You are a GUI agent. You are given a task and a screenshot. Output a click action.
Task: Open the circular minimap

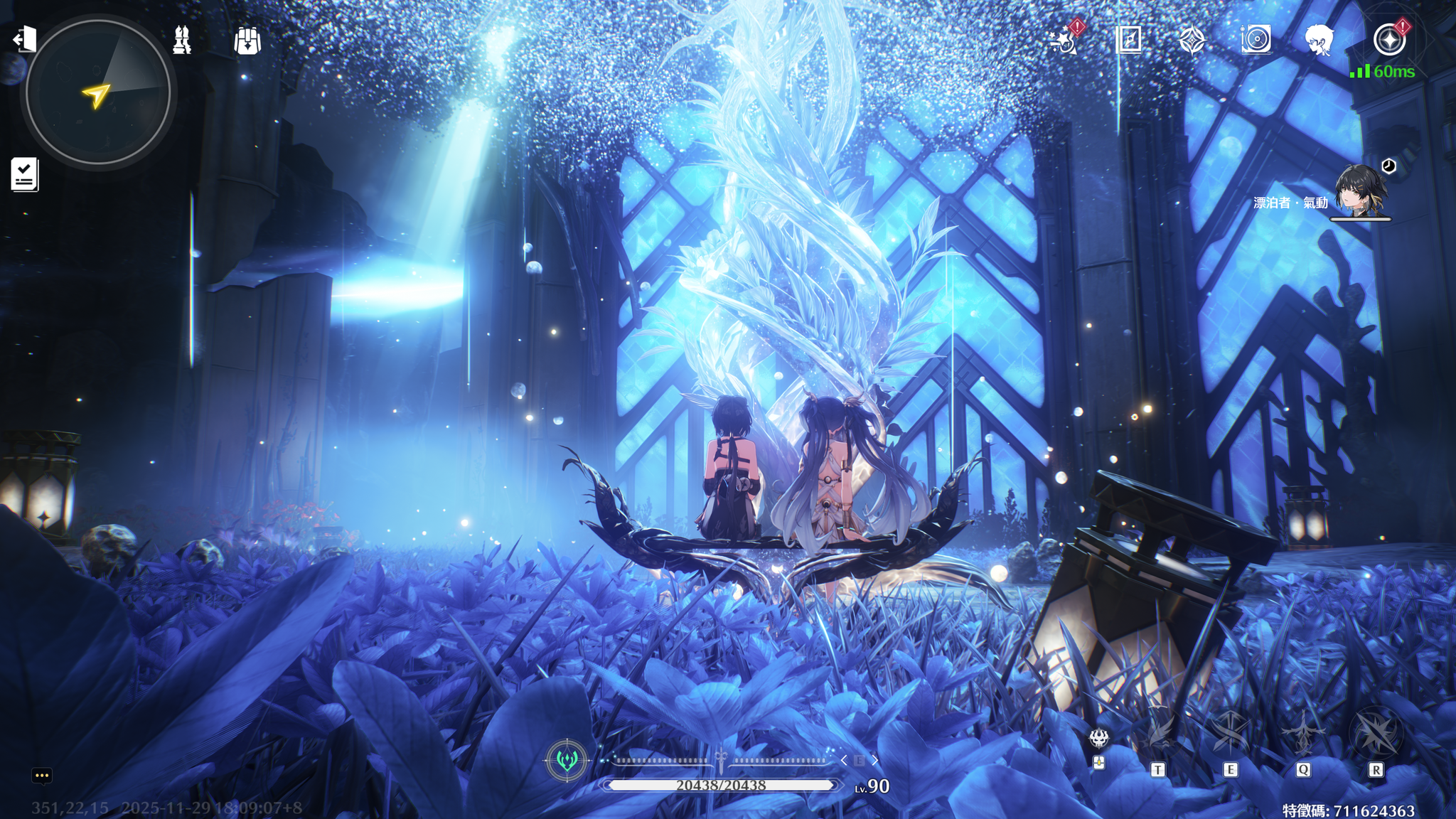[x=98, y=92]
